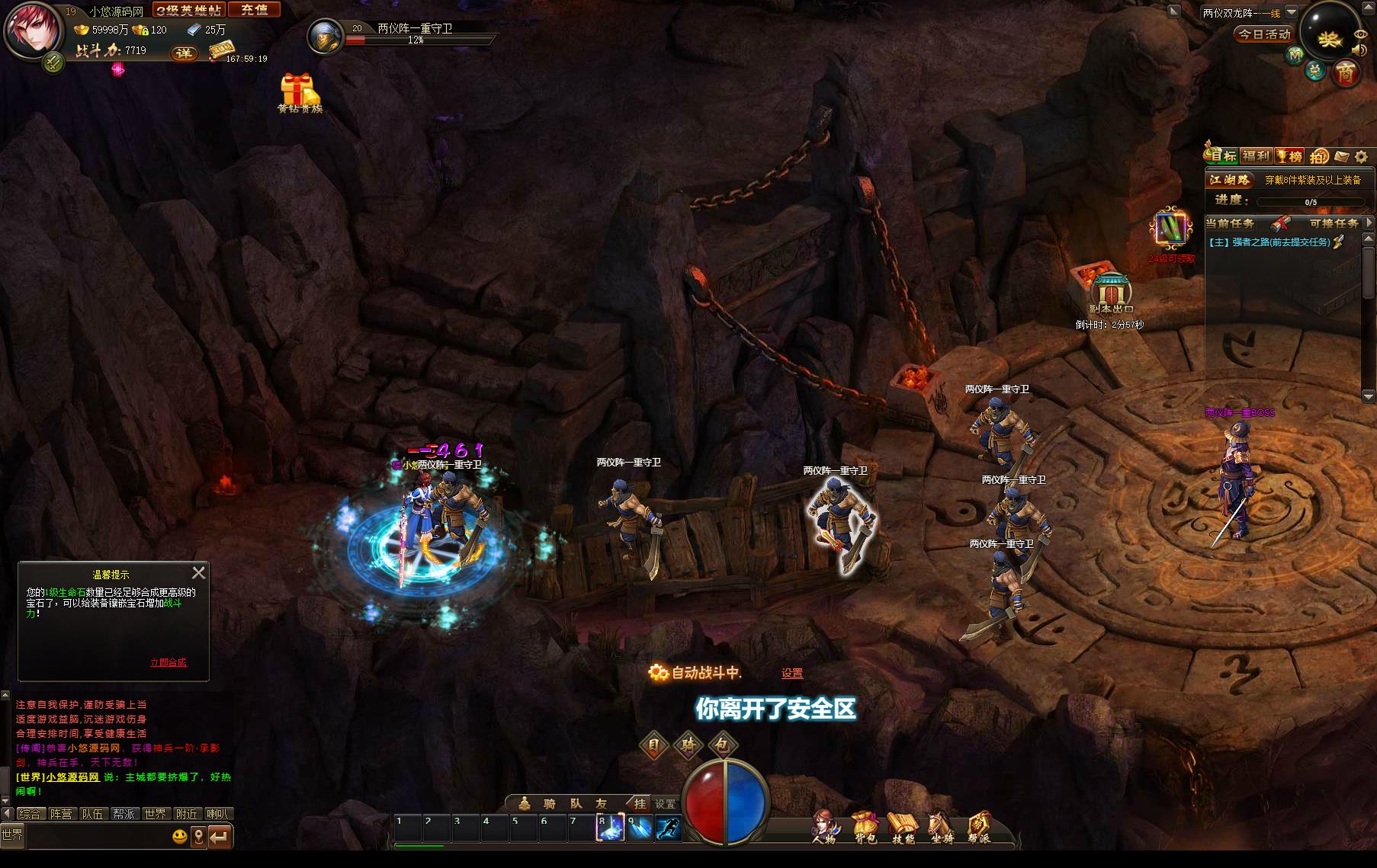Open the 榜 ranking trophy tab
Image resolution: width=1377 pixels, height=868 pixels.
pos(1289,156)
